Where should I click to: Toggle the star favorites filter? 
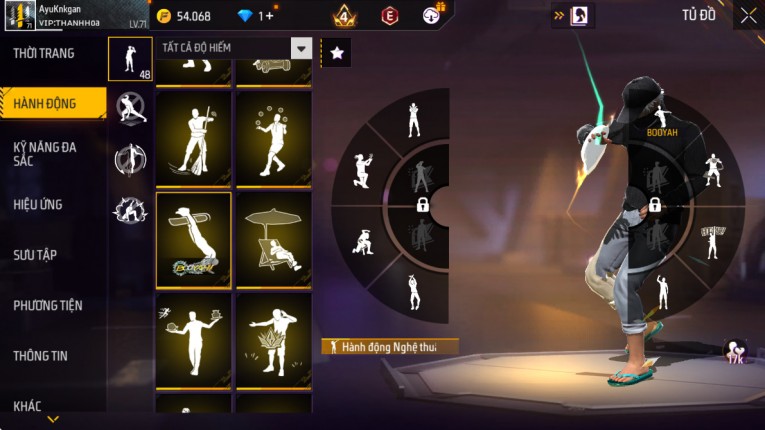click(x=337, y=53)
